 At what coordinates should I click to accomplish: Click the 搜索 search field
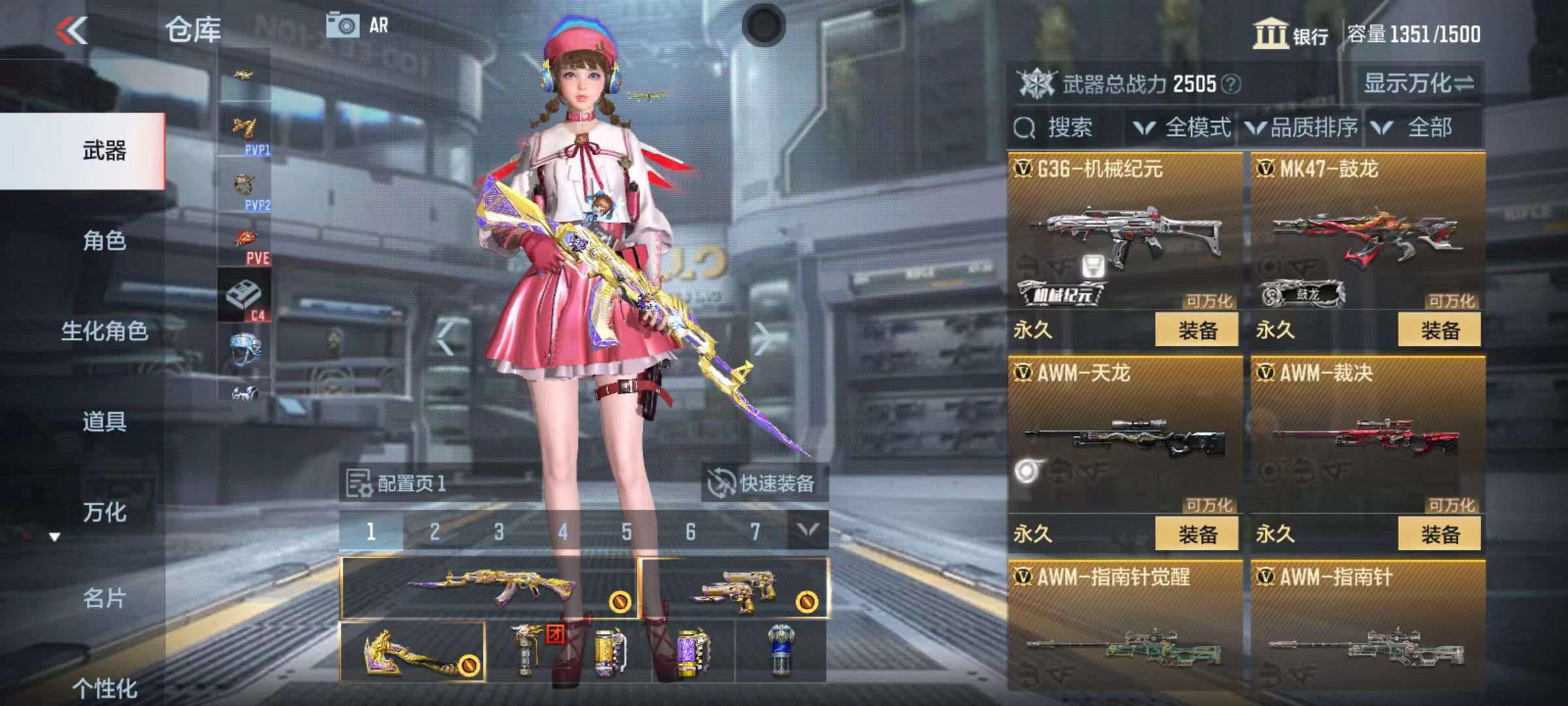pos(1069,127)
